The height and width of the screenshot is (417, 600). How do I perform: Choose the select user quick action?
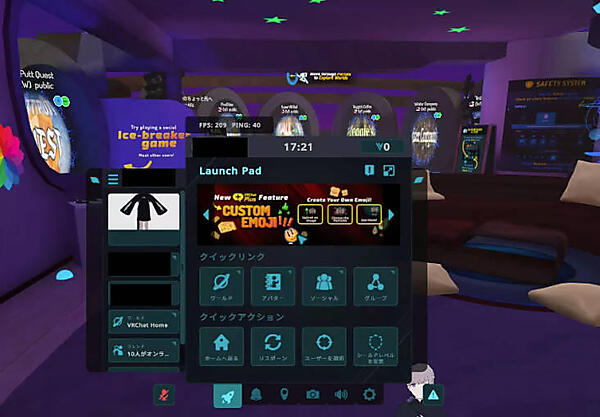click(325, 345)
